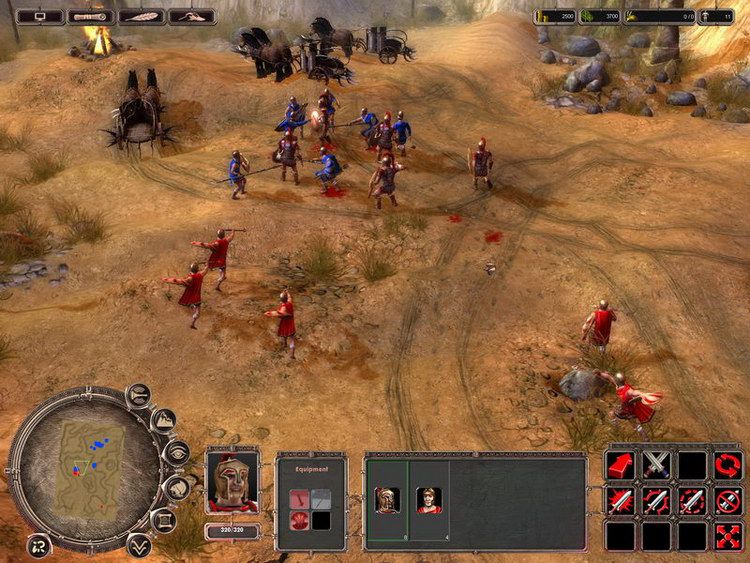Open the feather quill button
The height and width of the screenshot is (563, 750).
(142, 16)
